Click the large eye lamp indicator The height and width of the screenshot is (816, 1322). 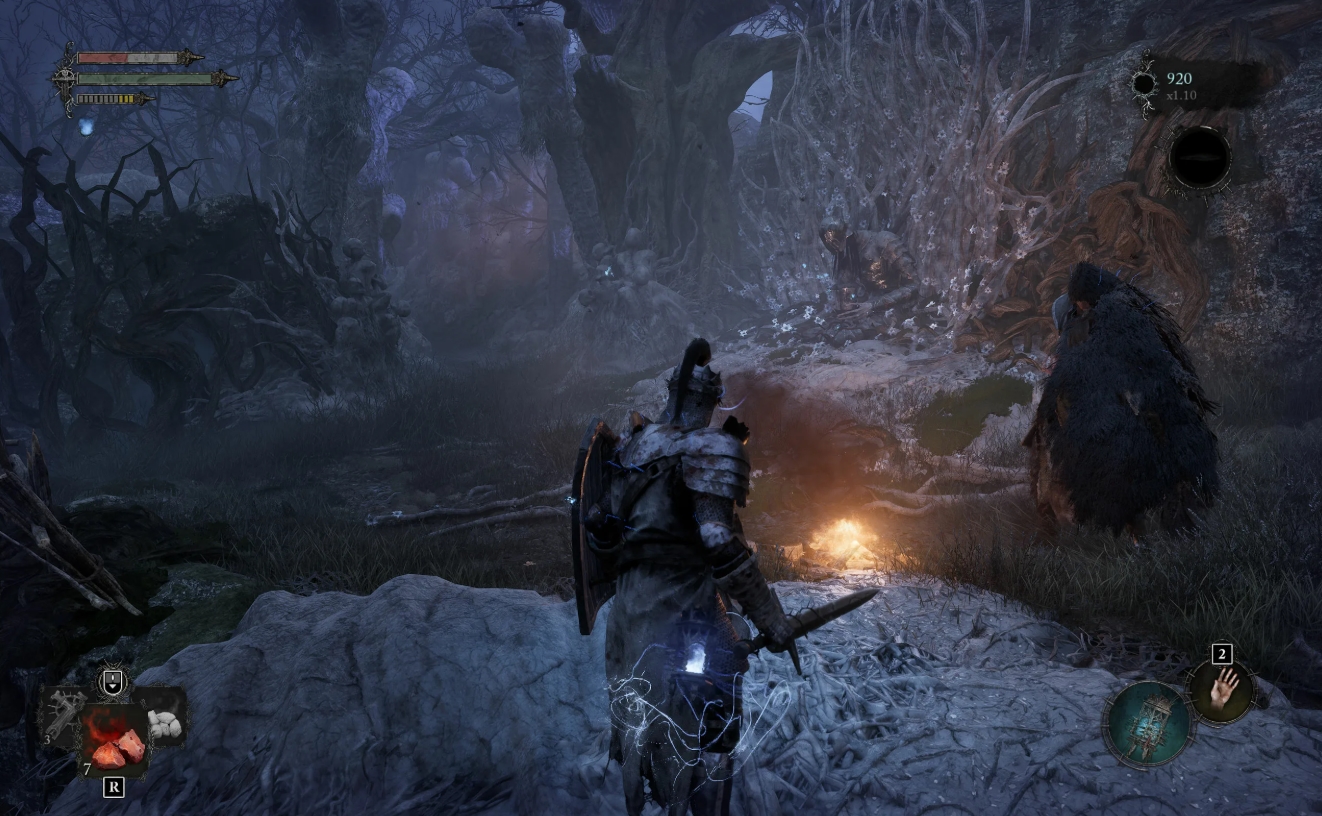(1202, 158)
